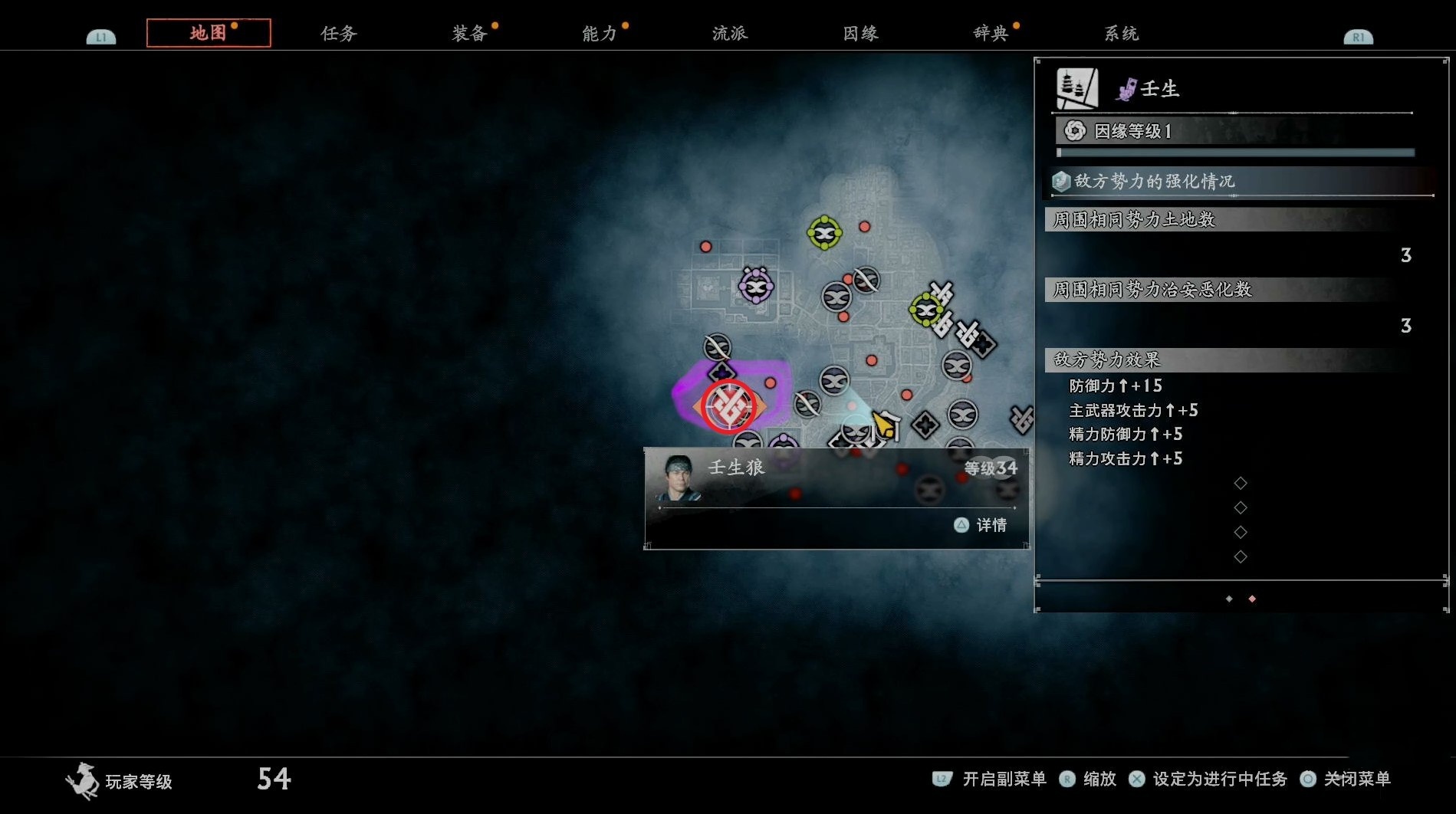Select the purple-ringed marker on the map
Viewport: 1456px width, 814px height.
[x=756, y=287]
